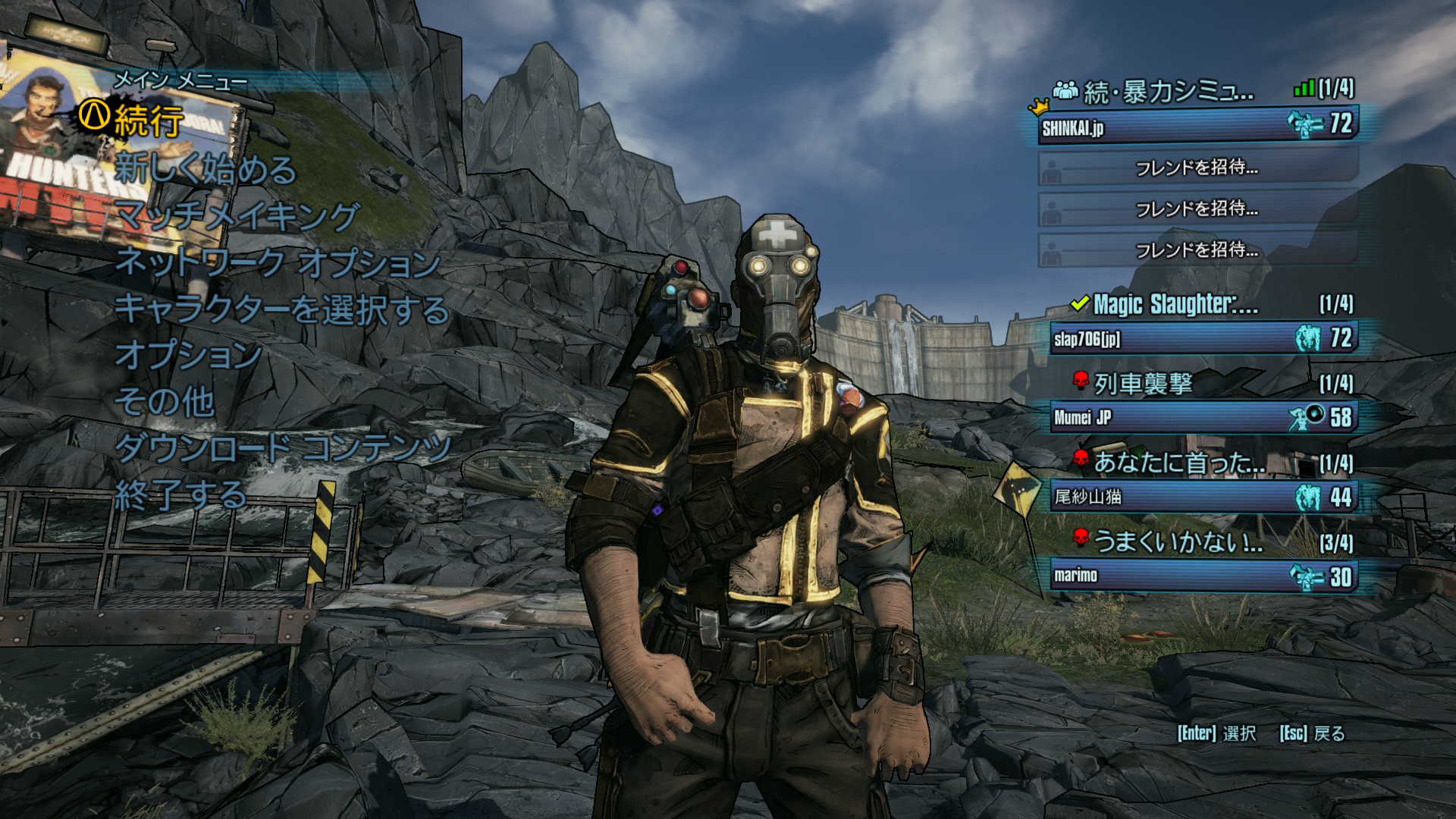Open the マッチメイキング menu

[237, 216]
